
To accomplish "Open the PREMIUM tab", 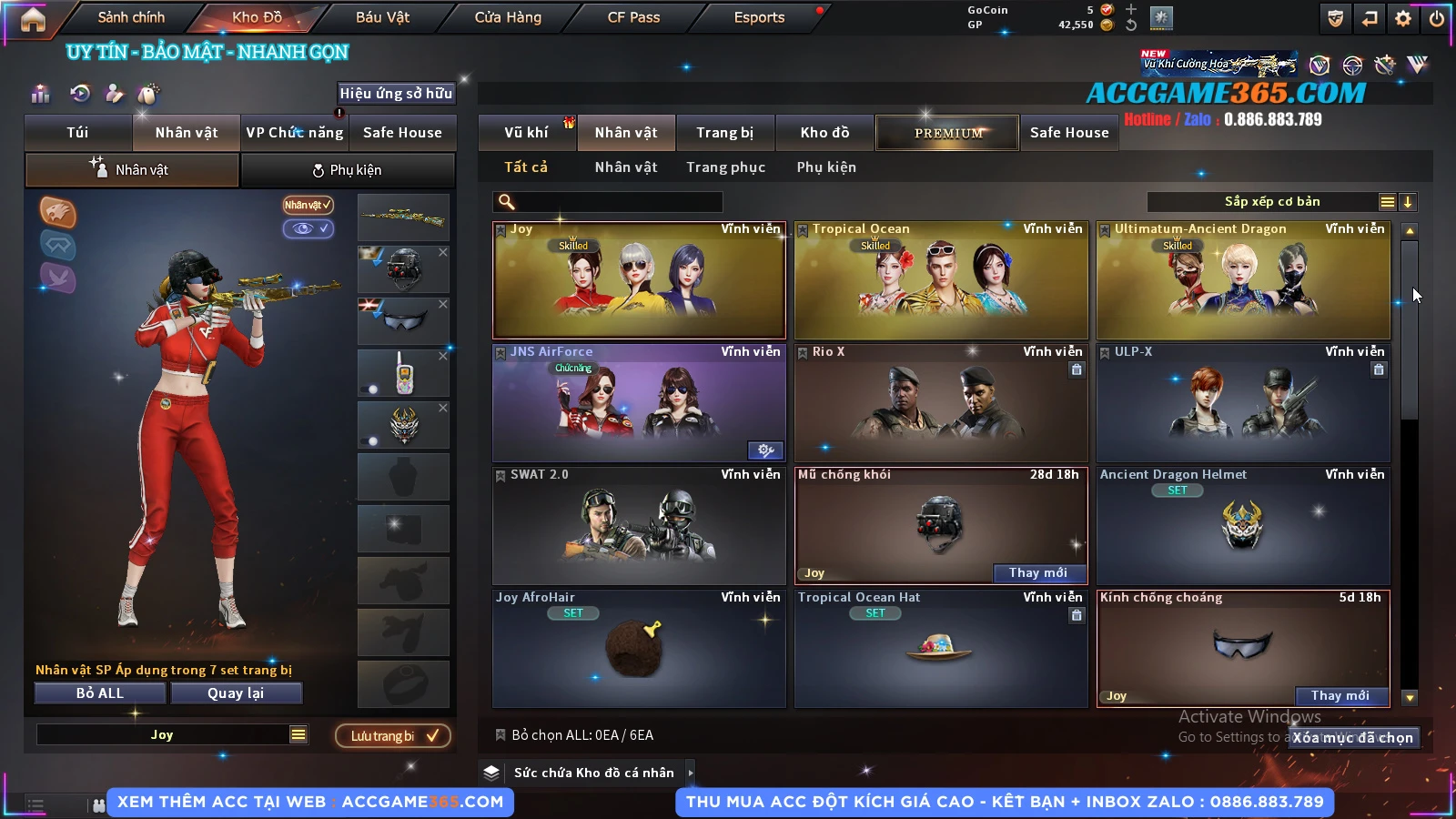I will click(x=947, y=133).
